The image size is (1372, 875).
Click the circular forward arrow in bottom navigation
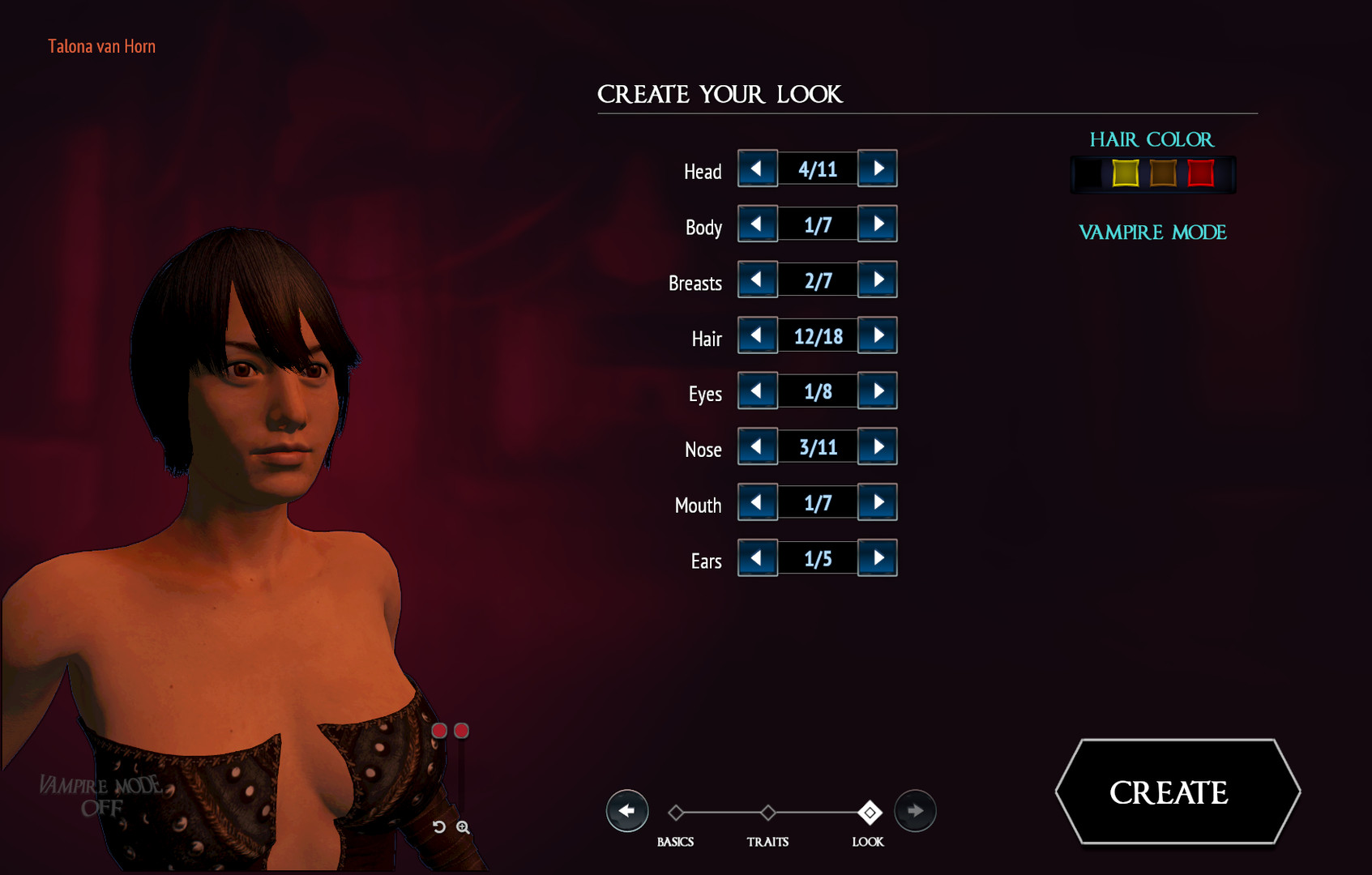pos(915,811)
